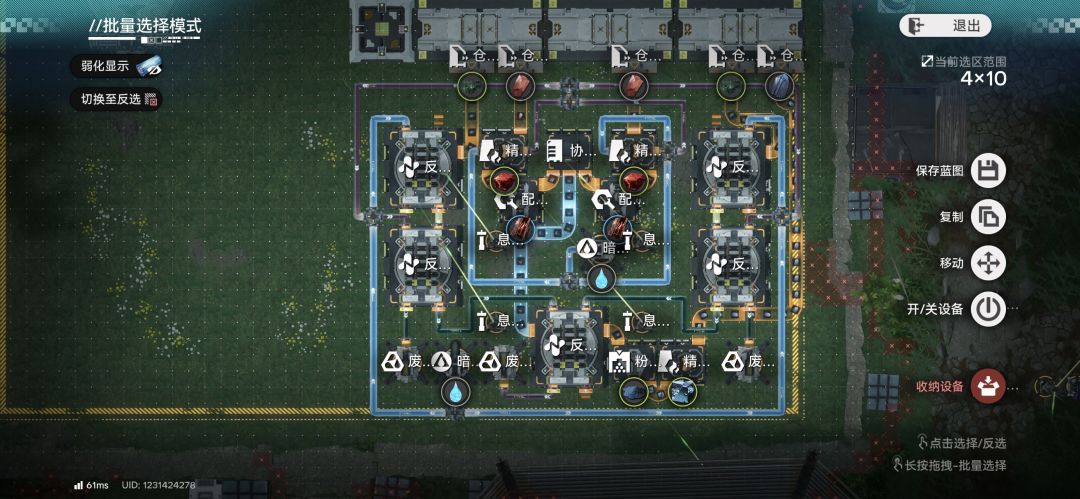Save the blueprint (保存蓝图)

[x=987, y=170]
